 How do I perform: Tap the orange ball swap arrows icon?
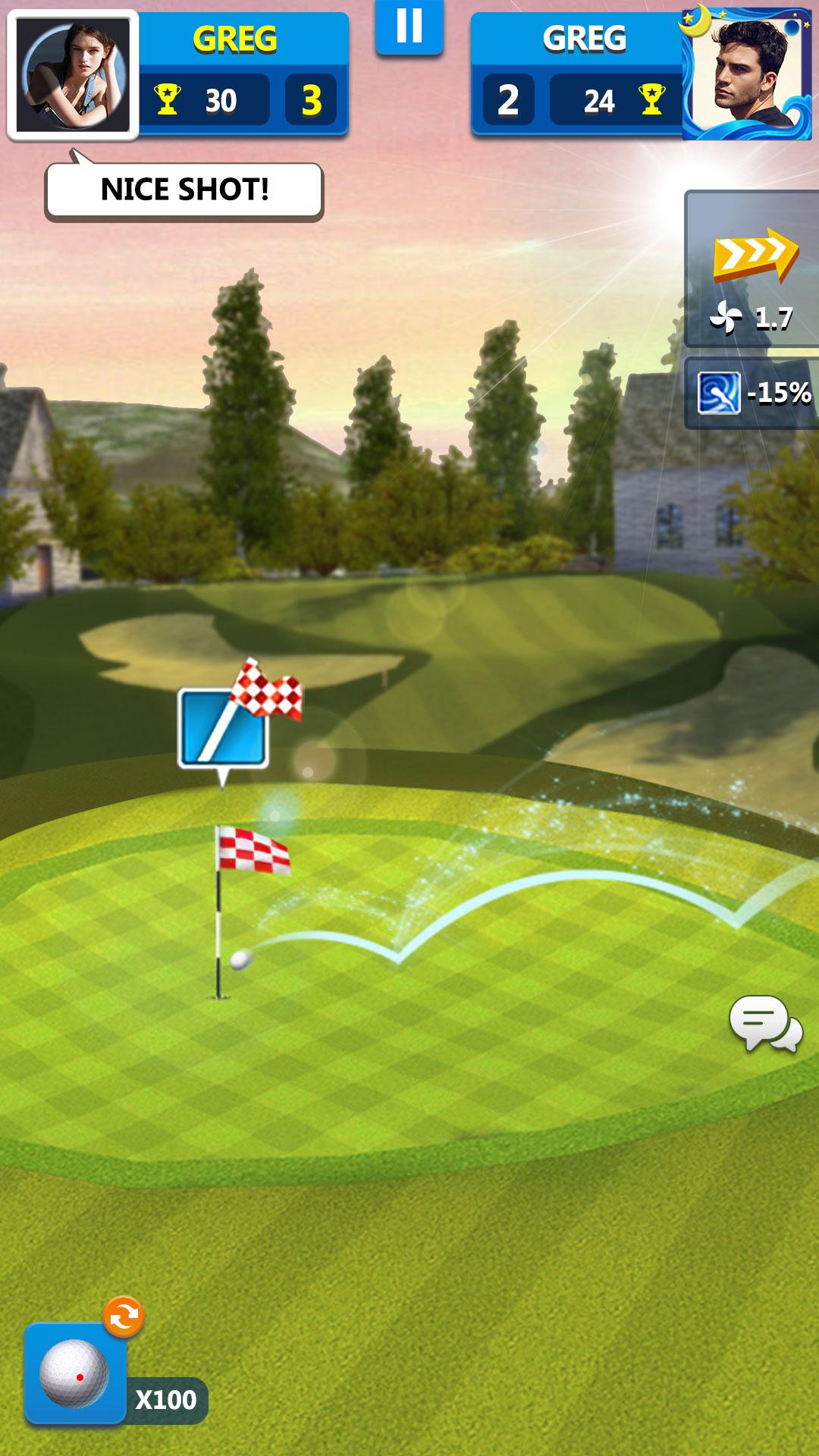(x=124, y=1317)
